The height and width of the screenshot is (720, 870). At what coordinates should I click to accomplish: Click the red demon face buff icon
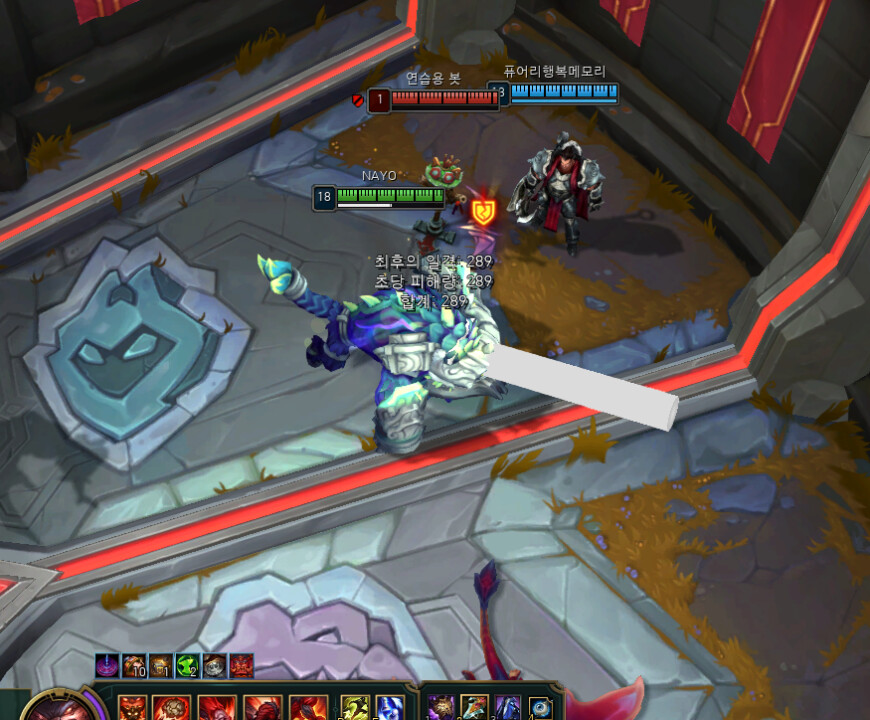pos(241,665)
